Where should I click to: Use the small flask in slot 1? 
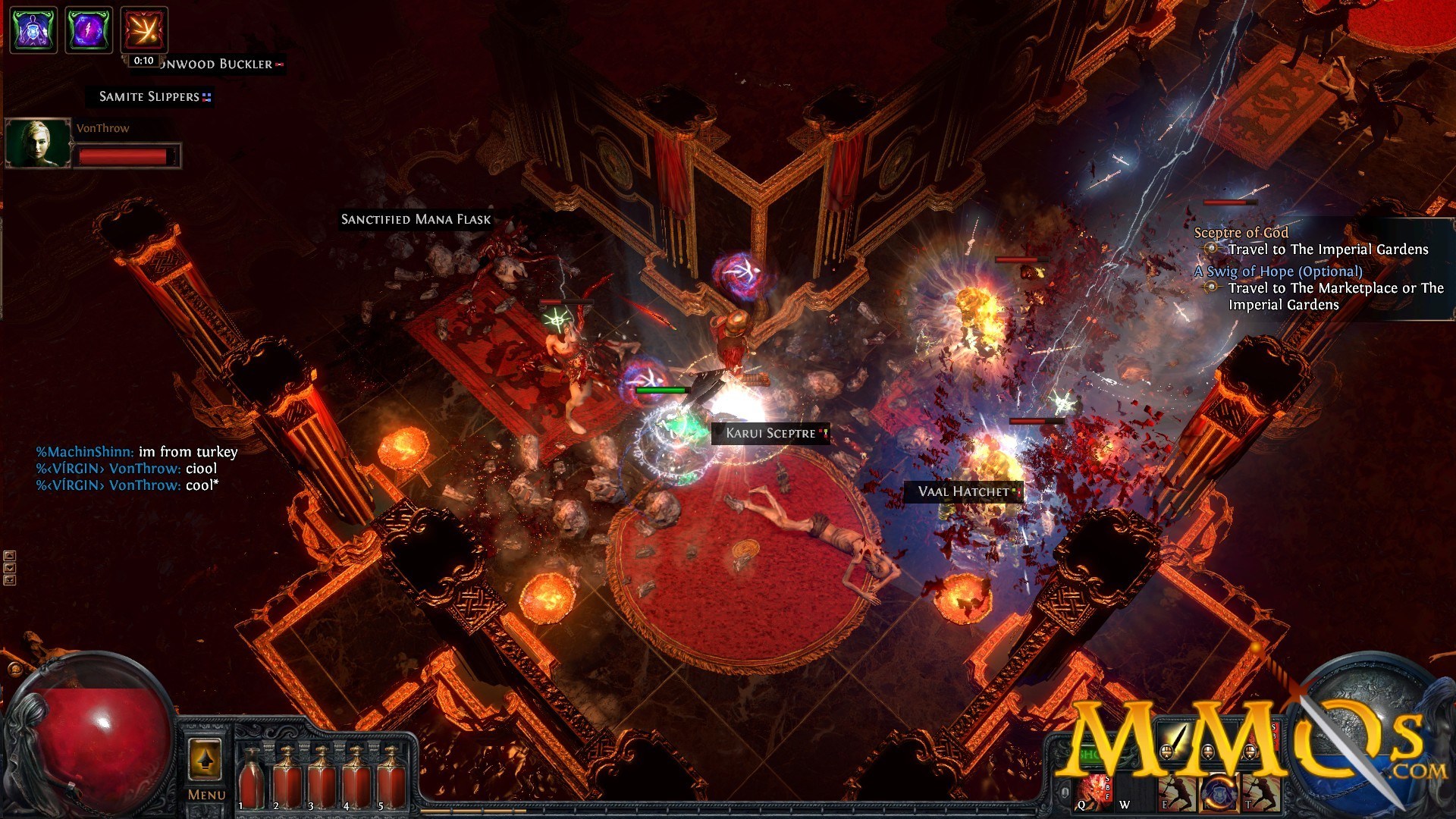tap(251, 777)
